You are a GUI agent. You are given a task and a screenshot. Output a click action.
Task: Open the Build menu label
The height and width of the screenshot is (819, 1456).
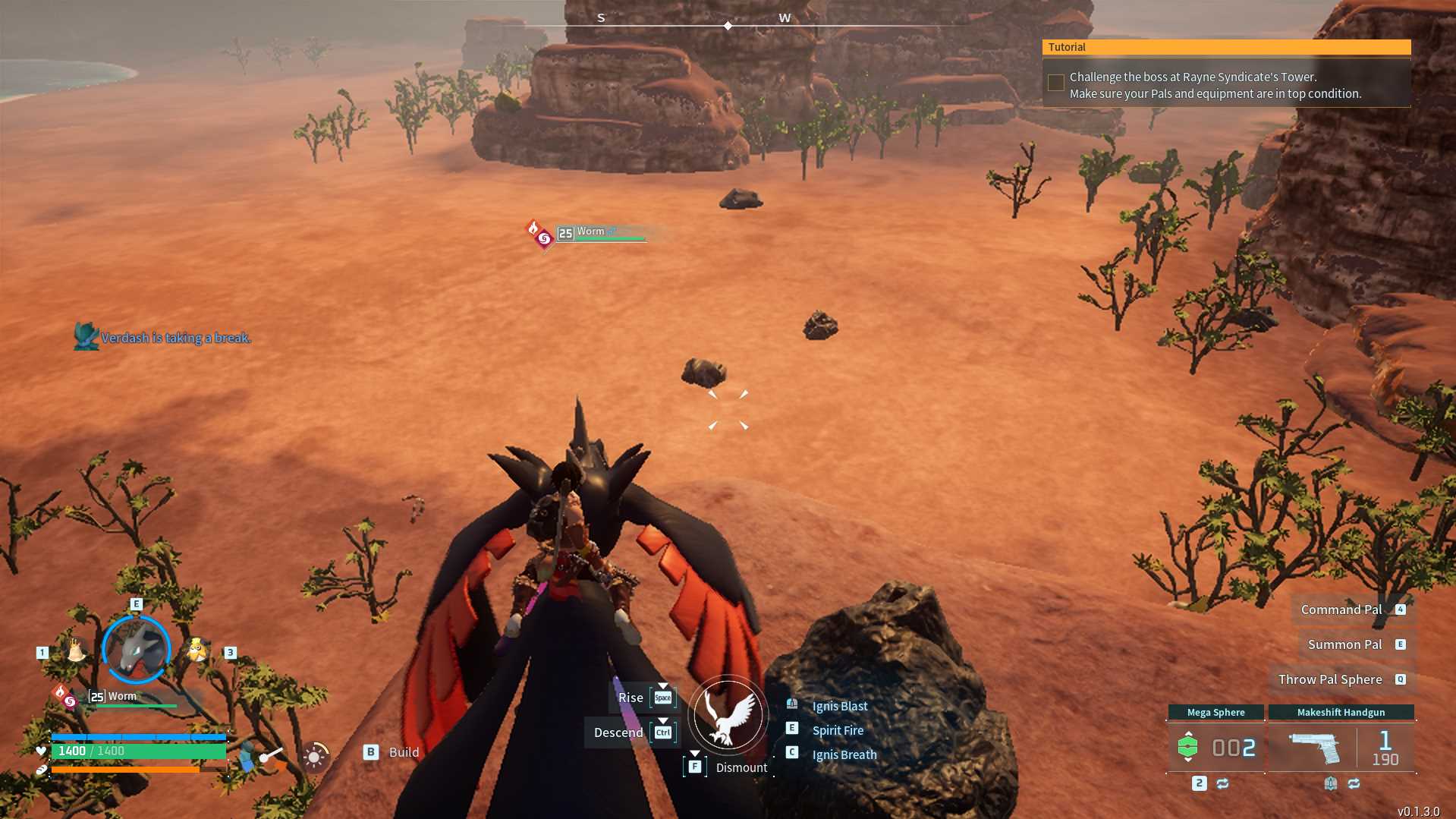coord(403,752)
